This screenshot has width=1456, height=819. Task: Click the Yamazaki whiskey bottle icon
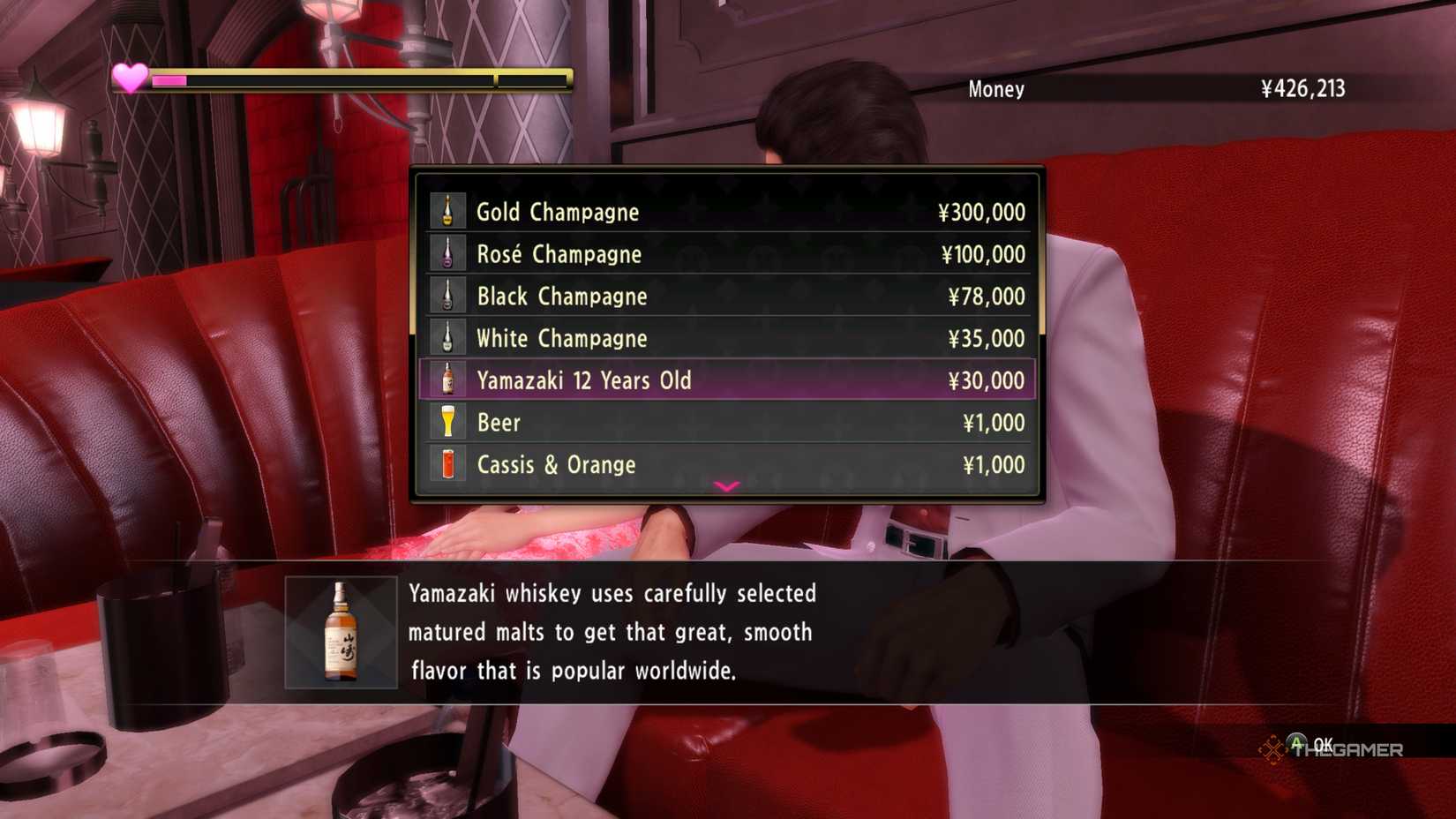448,379
